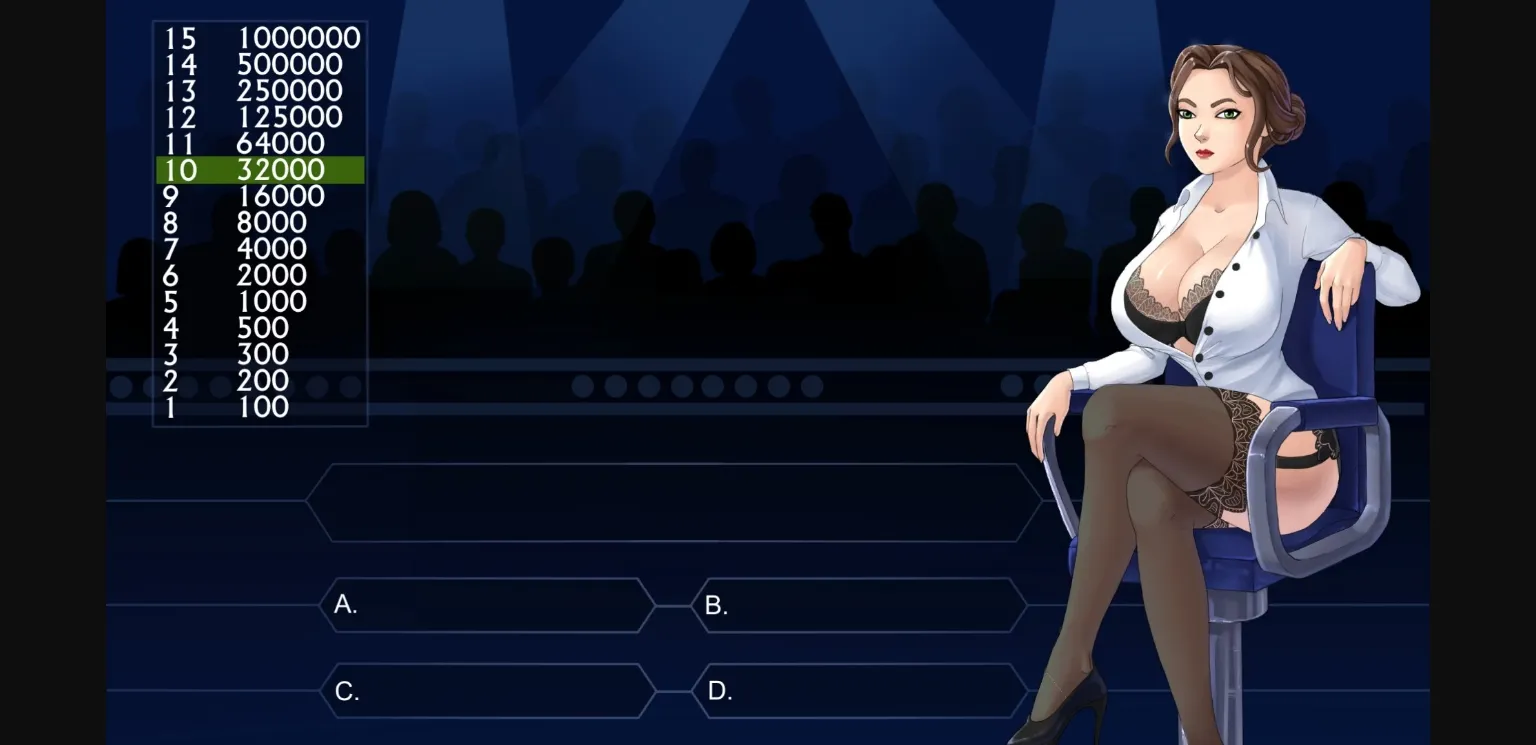Select answer option D
Viewport: 1536px width, 745px height.
point(860,690)
